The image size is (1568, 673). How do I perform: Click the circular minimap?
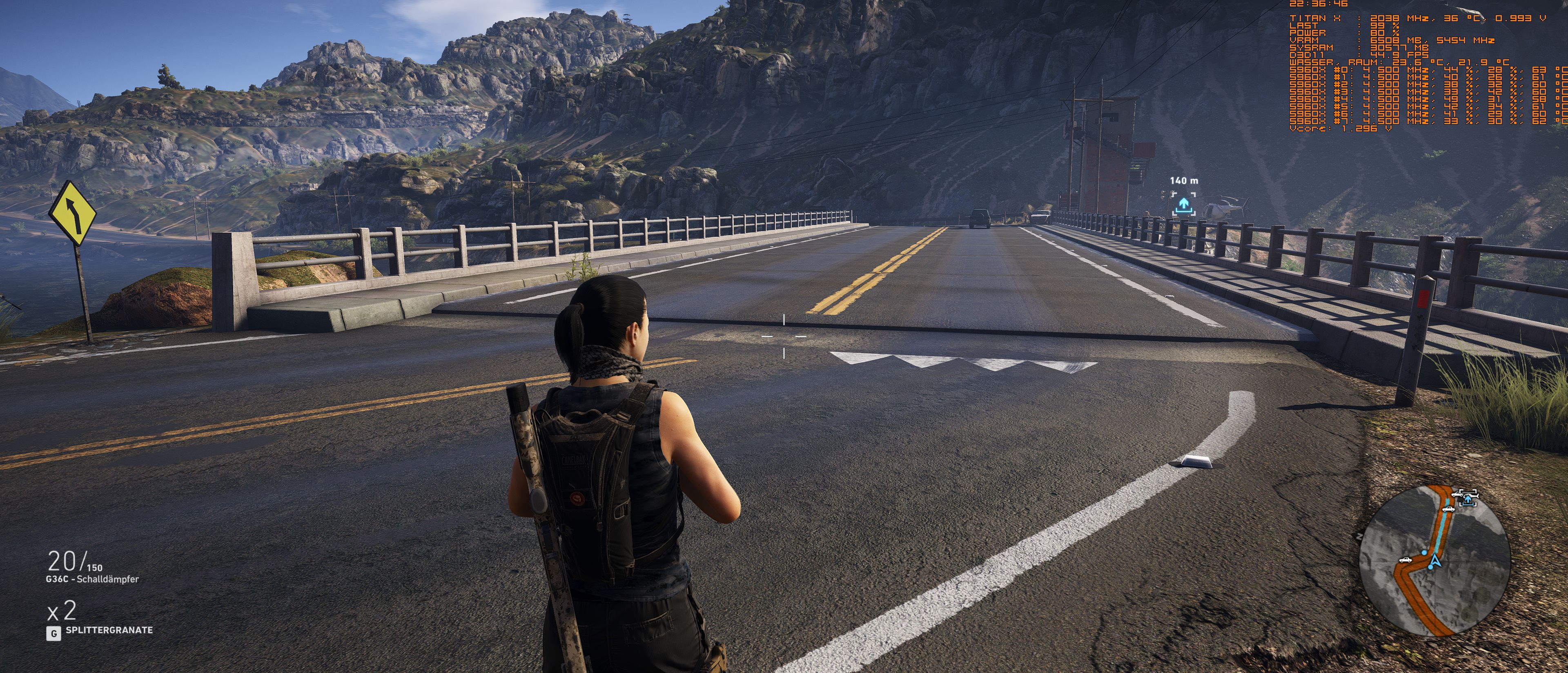coord(1435,560)
